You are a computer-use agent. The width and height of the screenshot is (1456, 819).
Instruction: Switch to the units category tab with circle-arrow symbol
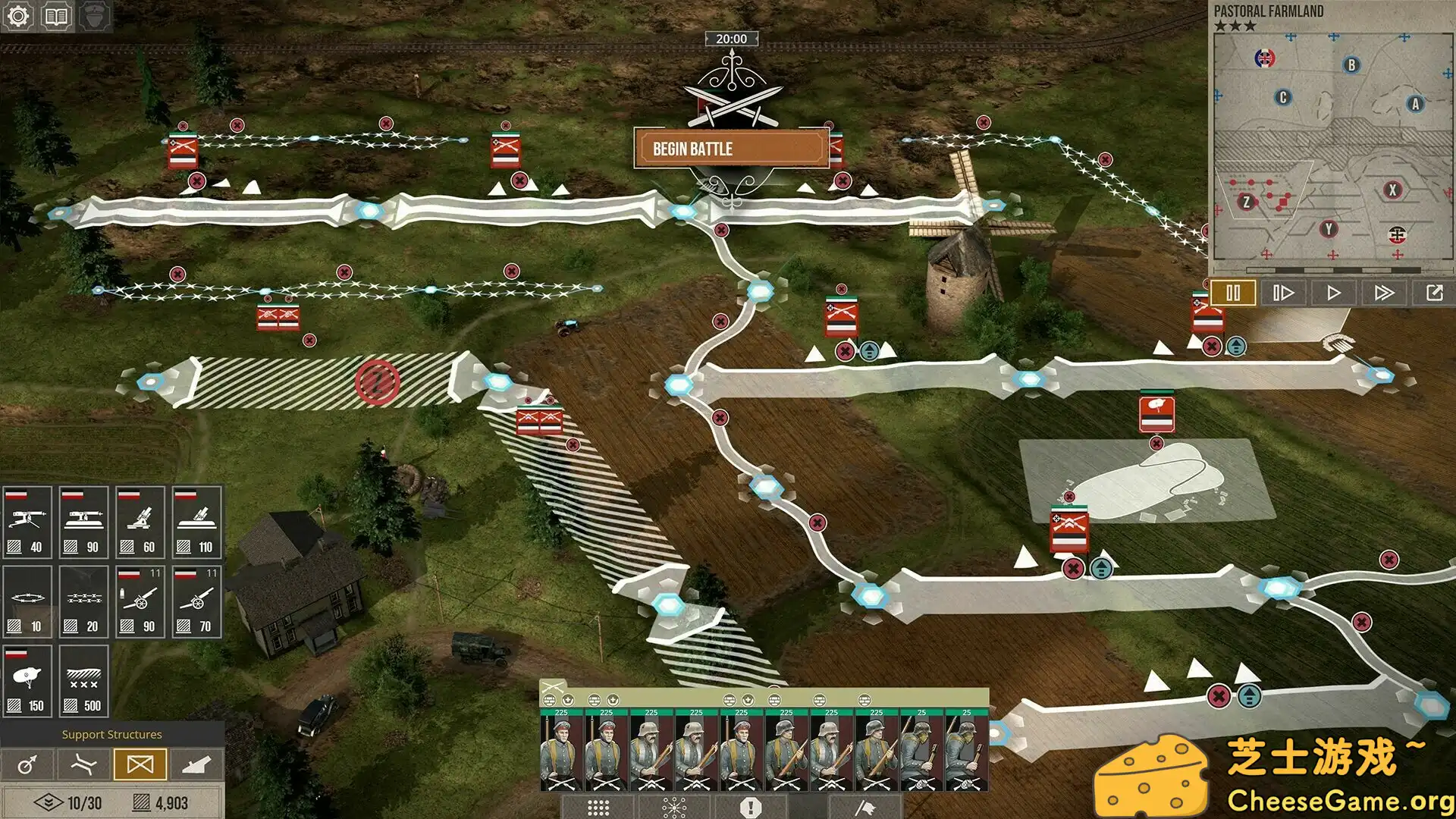pyautogui.click(x=27, y=763)
